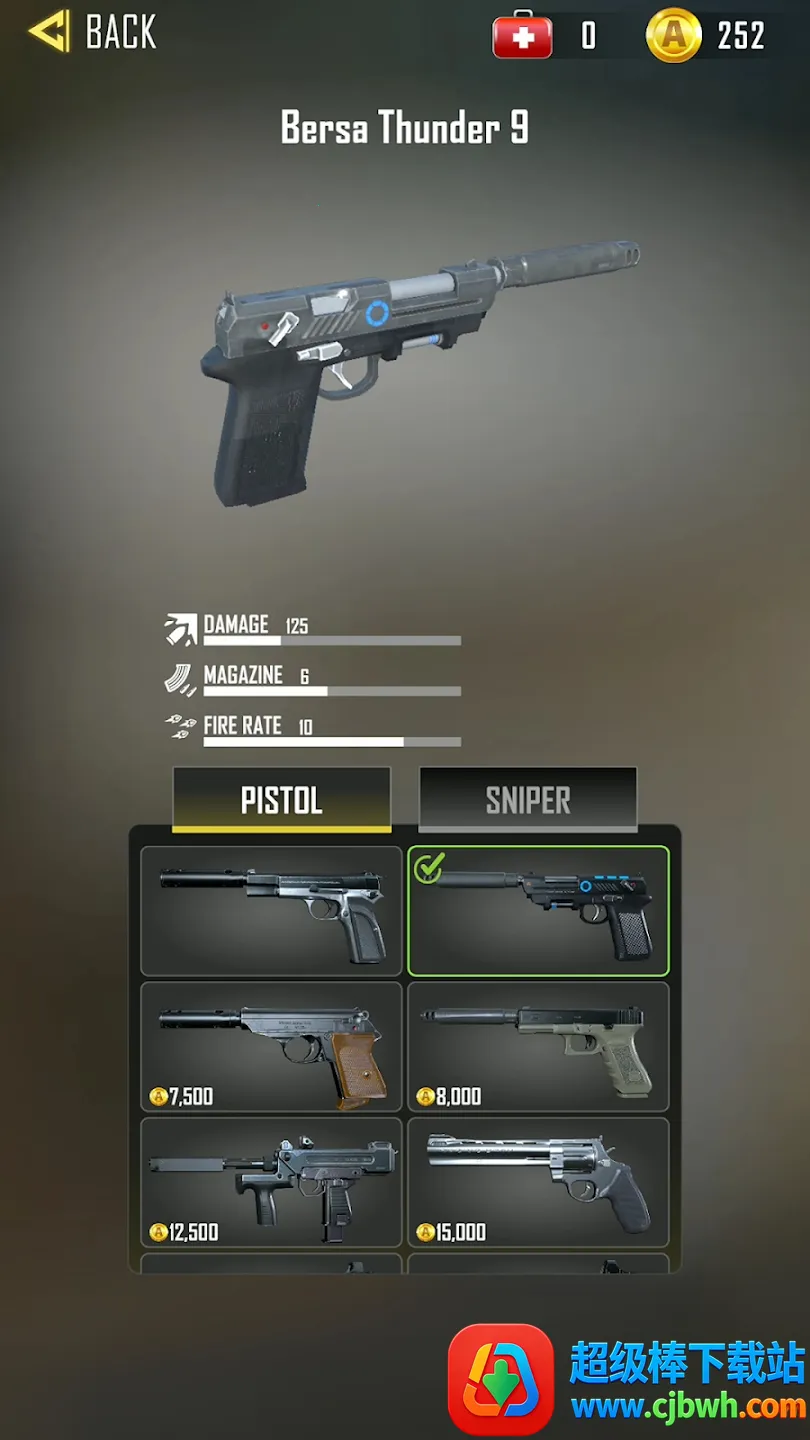This screenshot has width=810, height=1440.
Task: Switch to the SNIPER tab
Action: coord(527,799)
